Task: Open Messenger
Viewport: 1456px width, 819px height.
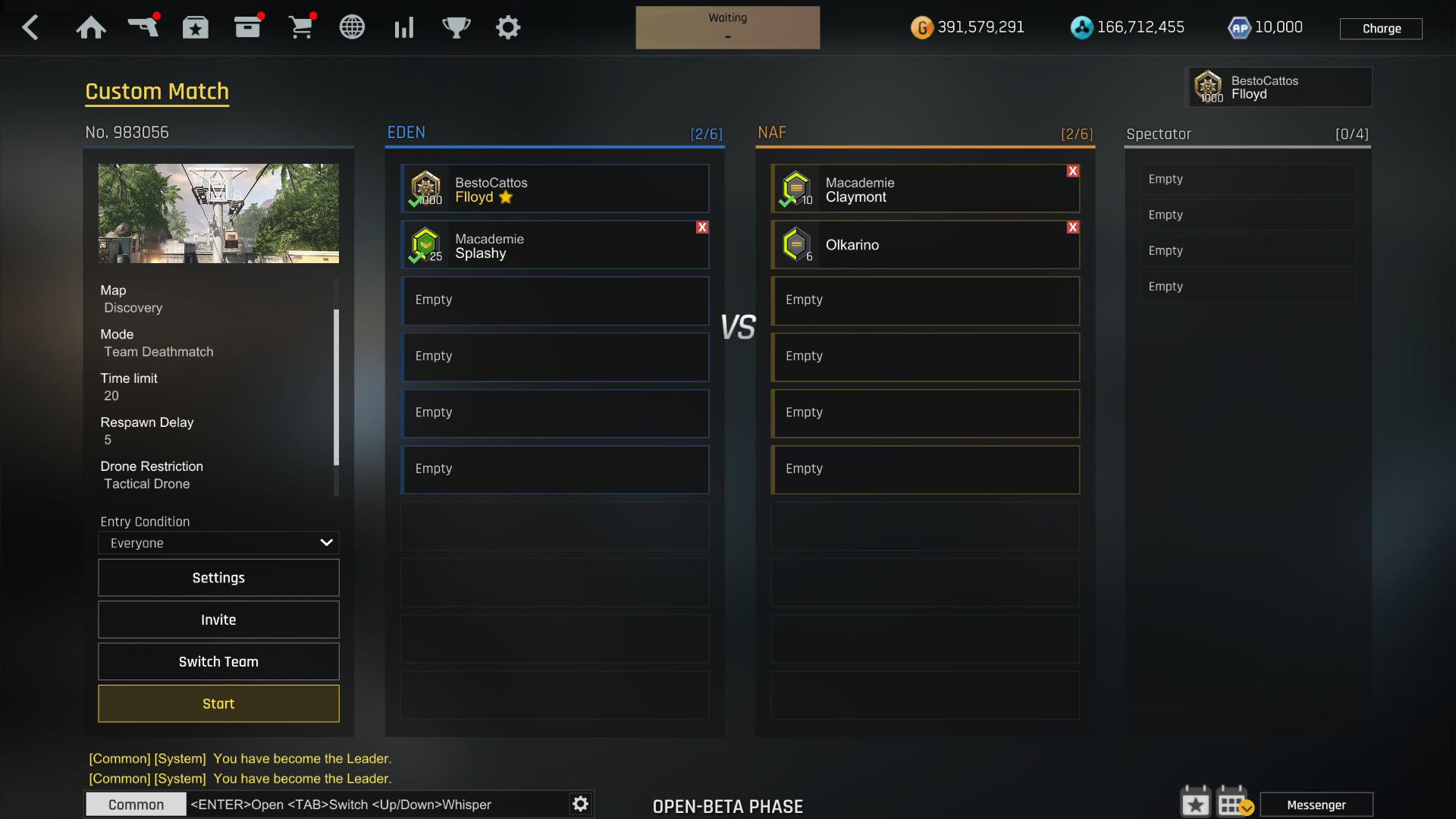Action: click(1317, 804)
